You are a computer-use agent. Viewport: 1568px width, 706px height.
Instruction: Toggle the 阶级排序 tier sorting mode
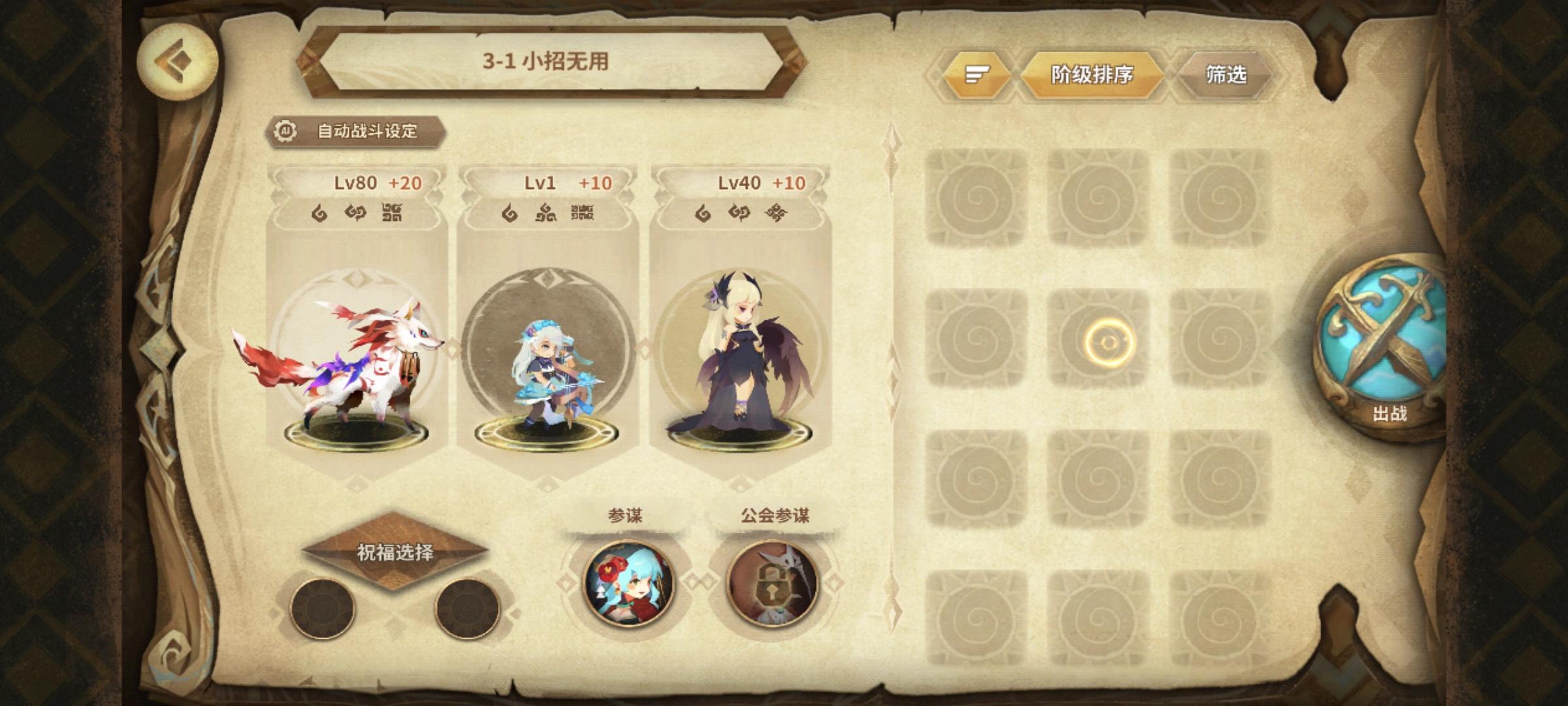[x=1091, y=75]
